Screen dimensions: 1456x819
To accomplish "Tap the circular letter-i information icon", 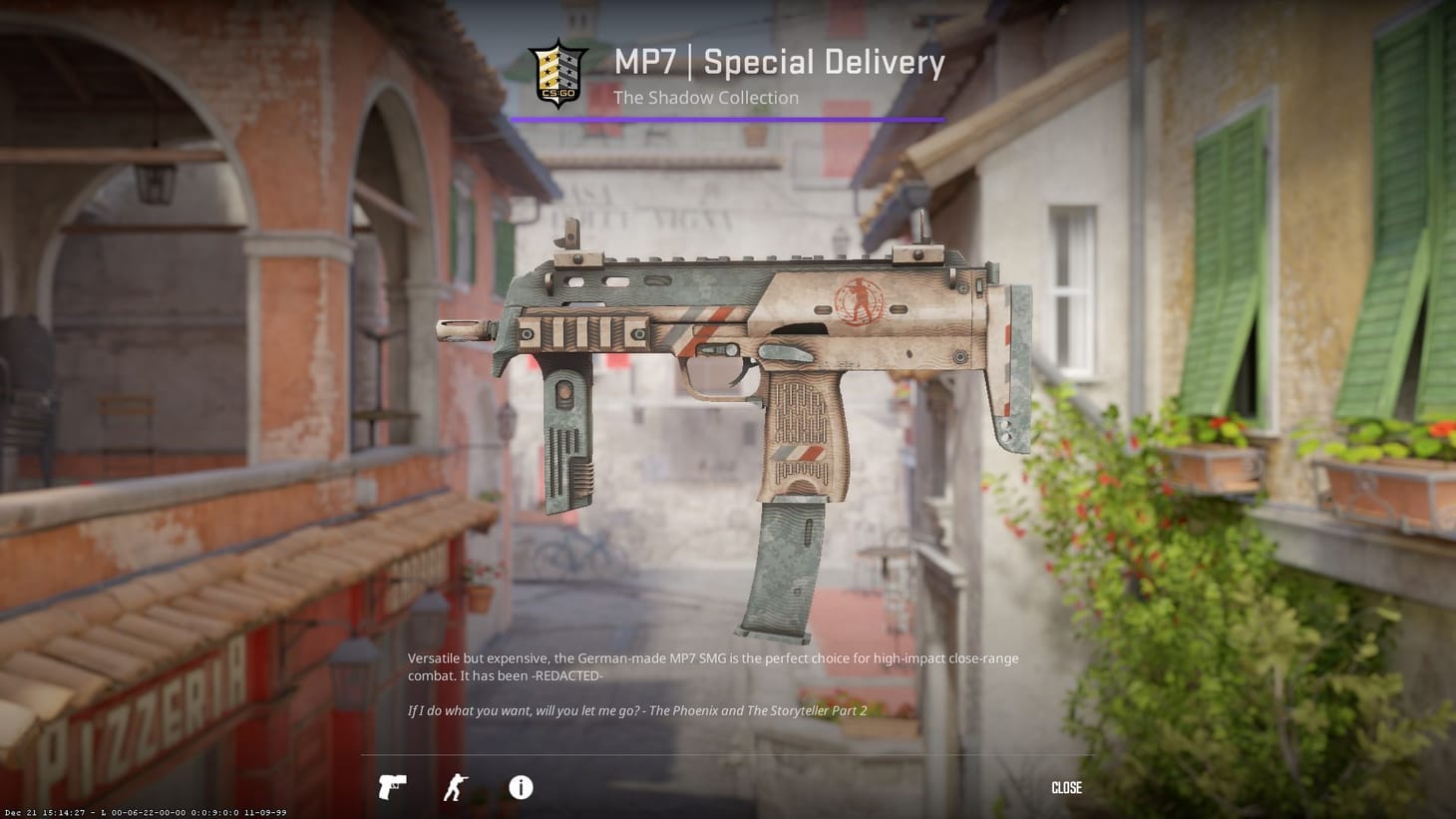I will tap(519, 788).
